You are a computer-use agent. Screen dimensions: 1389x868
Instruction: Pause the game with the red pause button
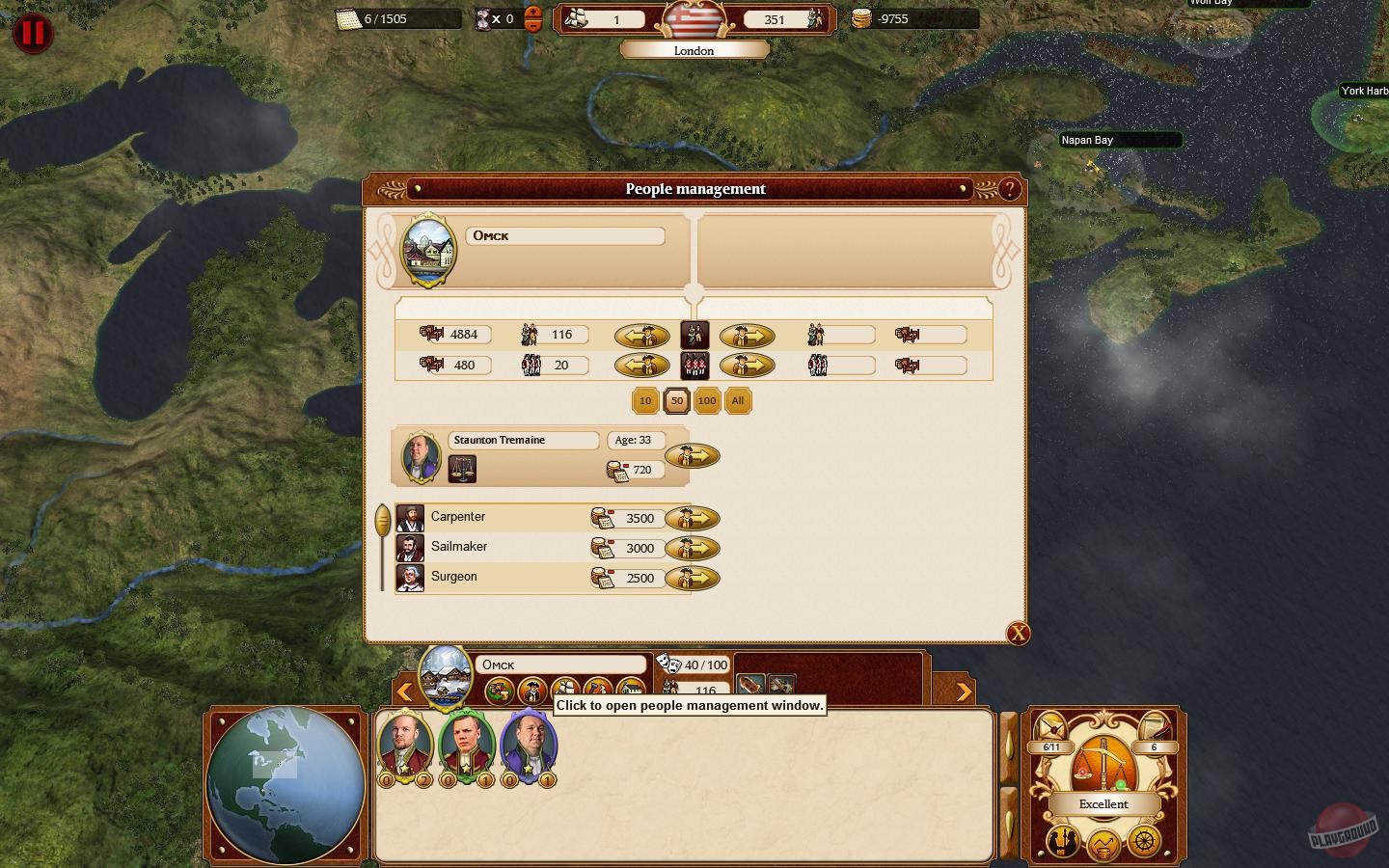[x=32, y=32]
